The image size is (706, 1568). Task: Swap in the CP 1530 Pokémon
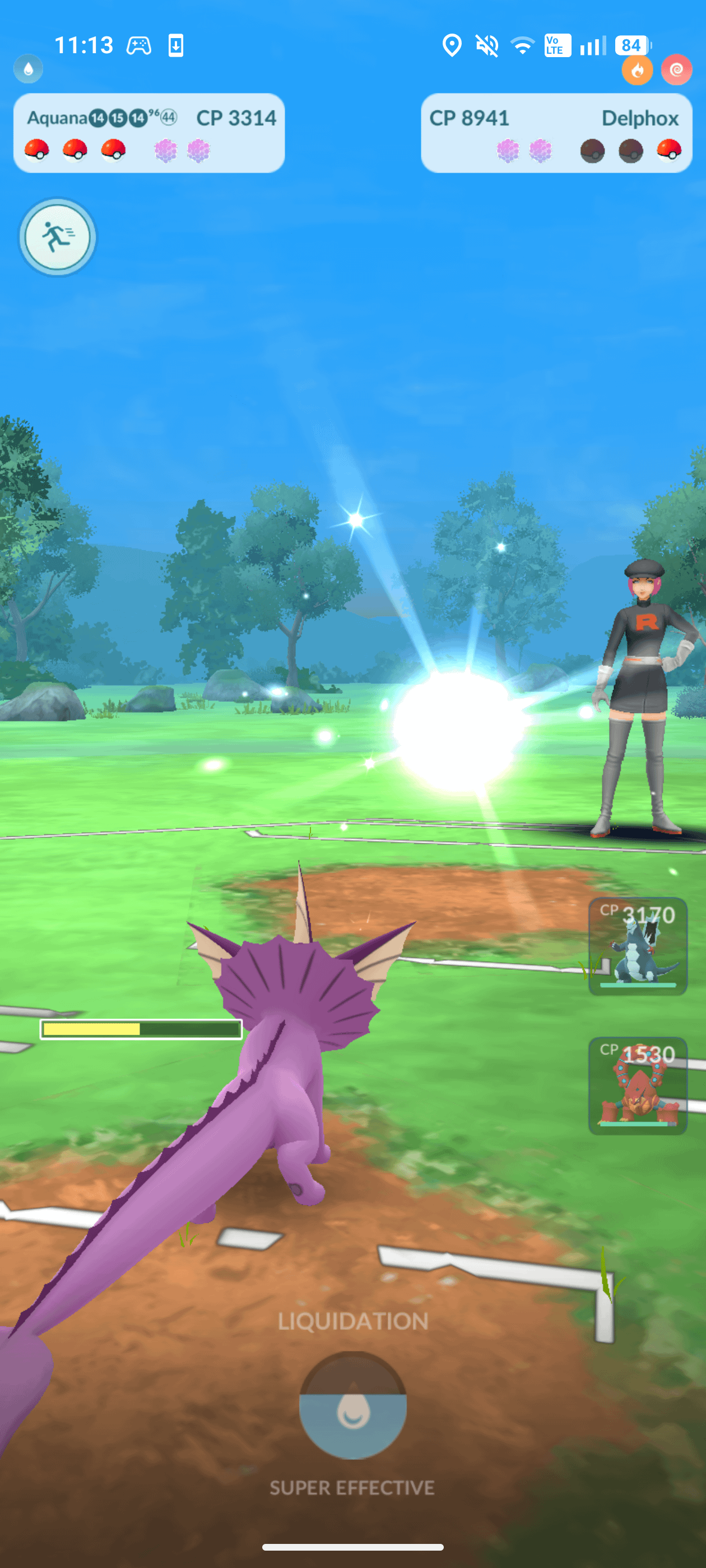pos(637,1085)
